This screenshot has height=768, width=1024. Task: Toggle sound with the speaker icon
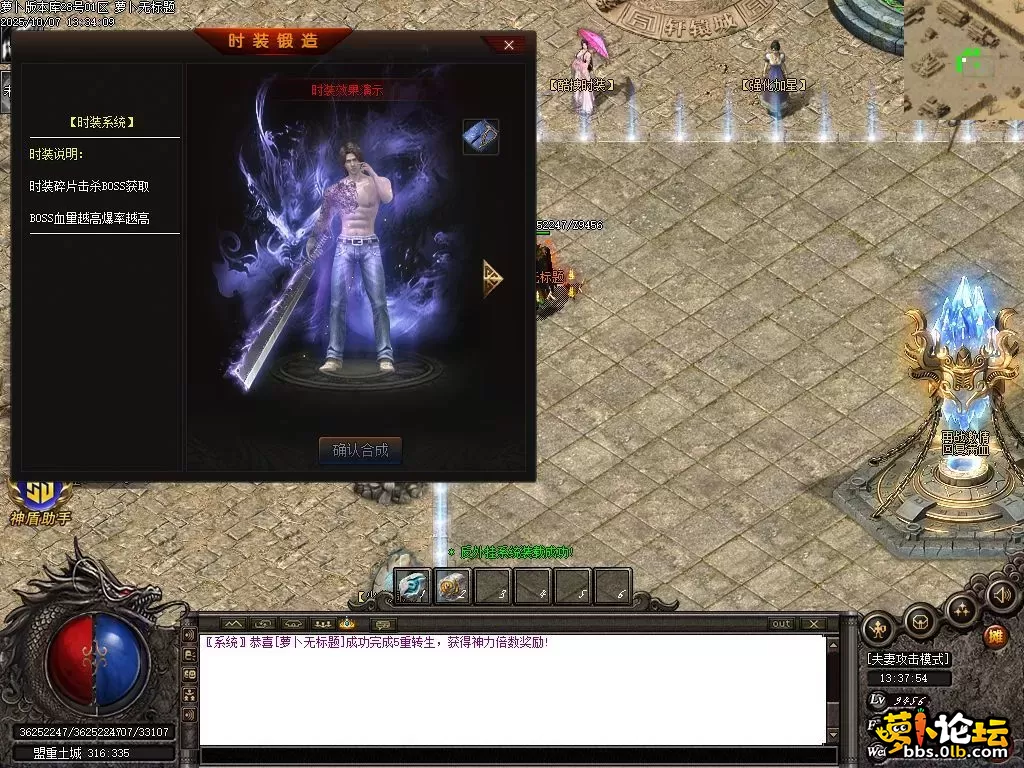coord(1001,595)
